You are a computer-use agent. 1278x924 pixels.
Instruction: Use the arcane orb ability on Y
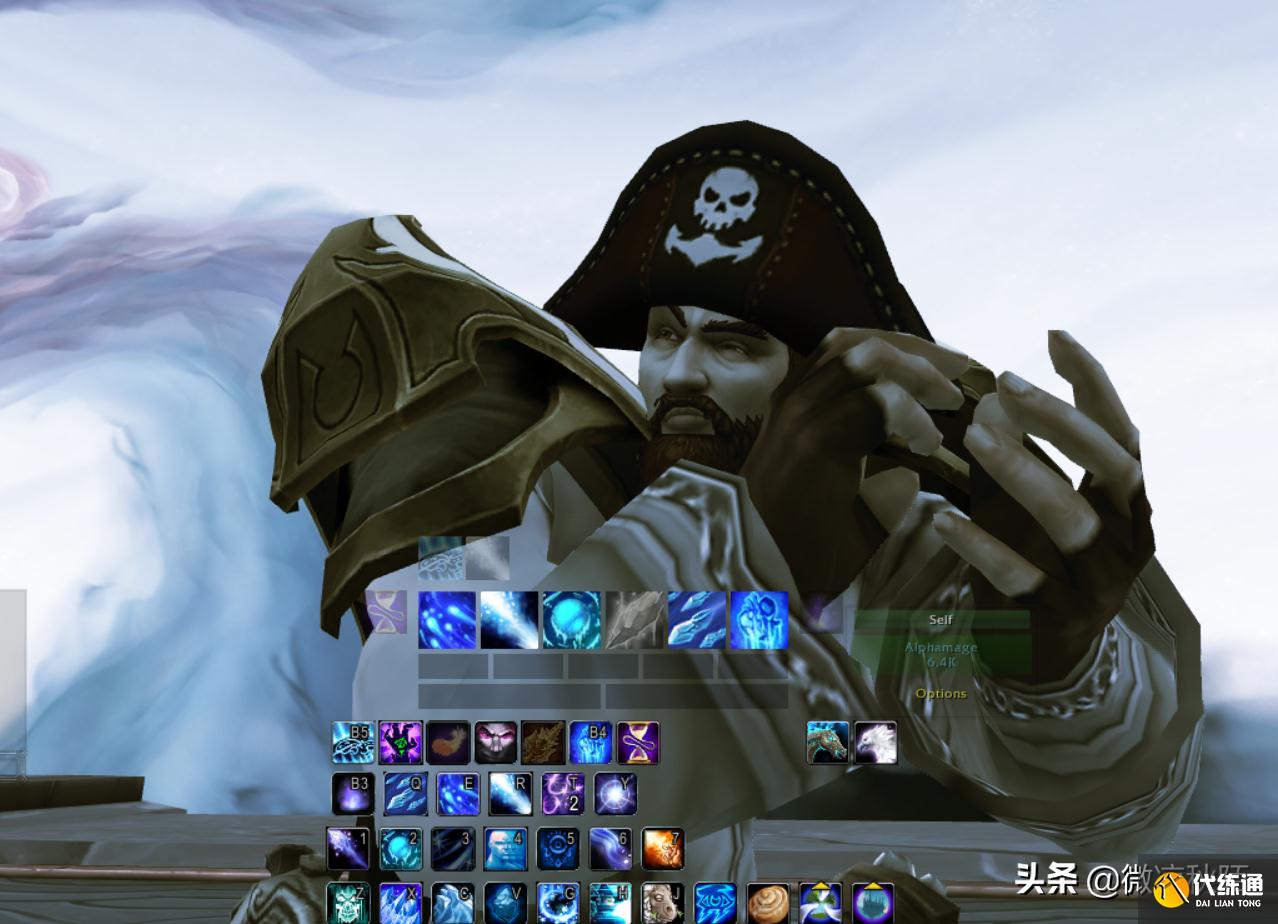tap(615, 794)
